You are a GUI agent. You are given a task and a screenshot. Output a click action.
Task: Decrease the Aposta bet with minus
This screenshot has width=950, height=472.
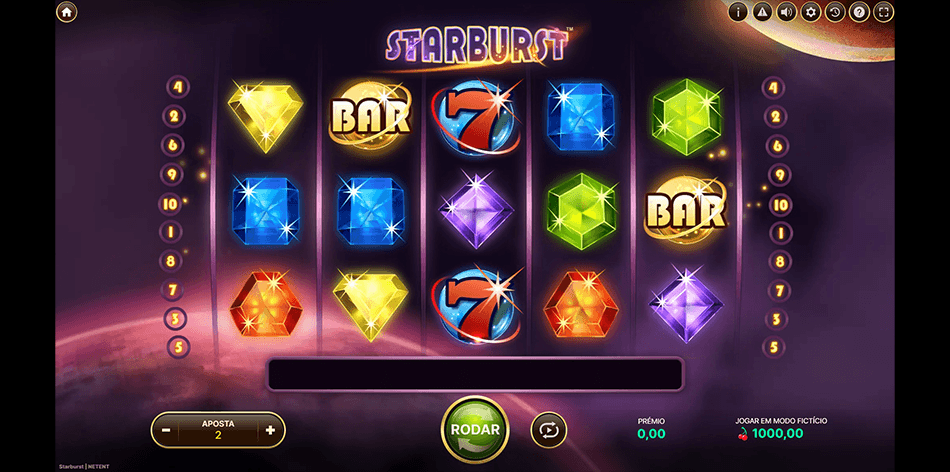tap(166, 430)
